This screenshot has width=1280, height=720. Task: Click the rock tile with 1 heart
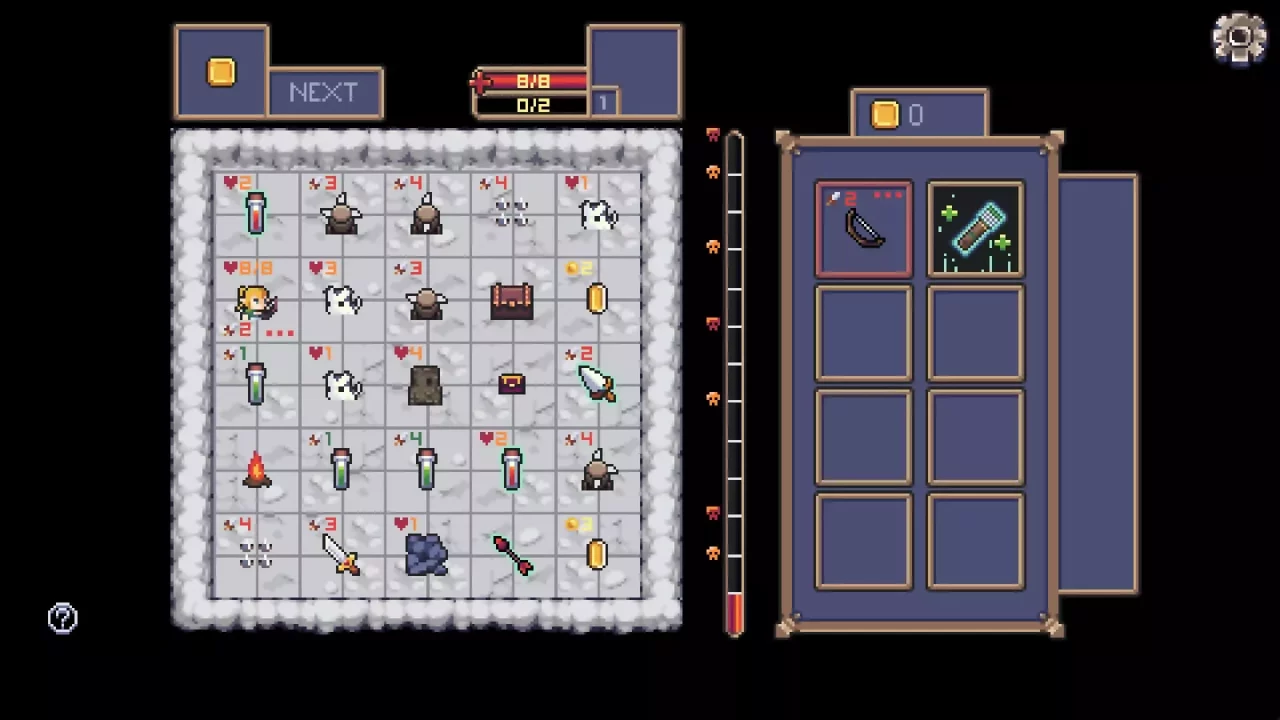point(425,555)
